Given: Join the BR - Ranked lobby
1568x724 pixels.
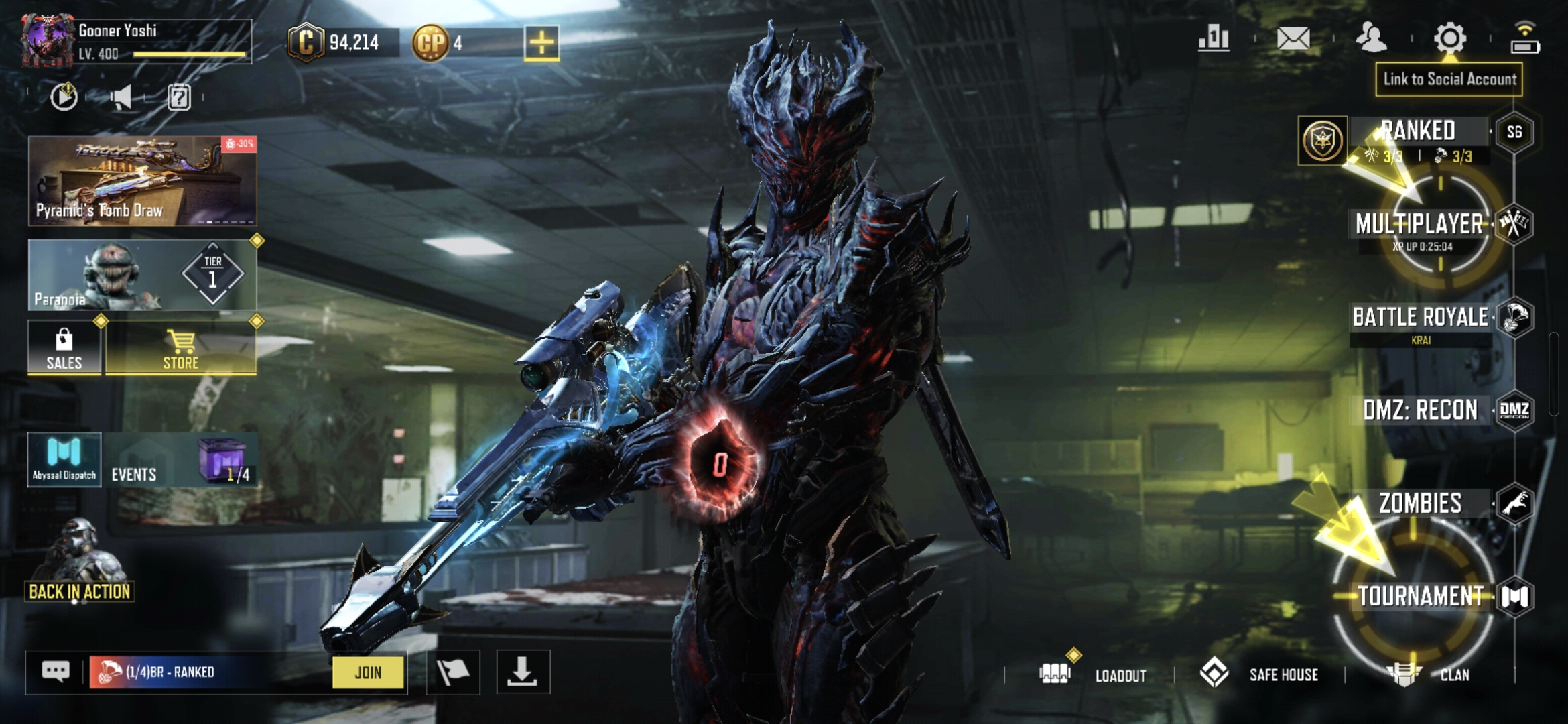Looking at the screenshot, I should point(368,672).
